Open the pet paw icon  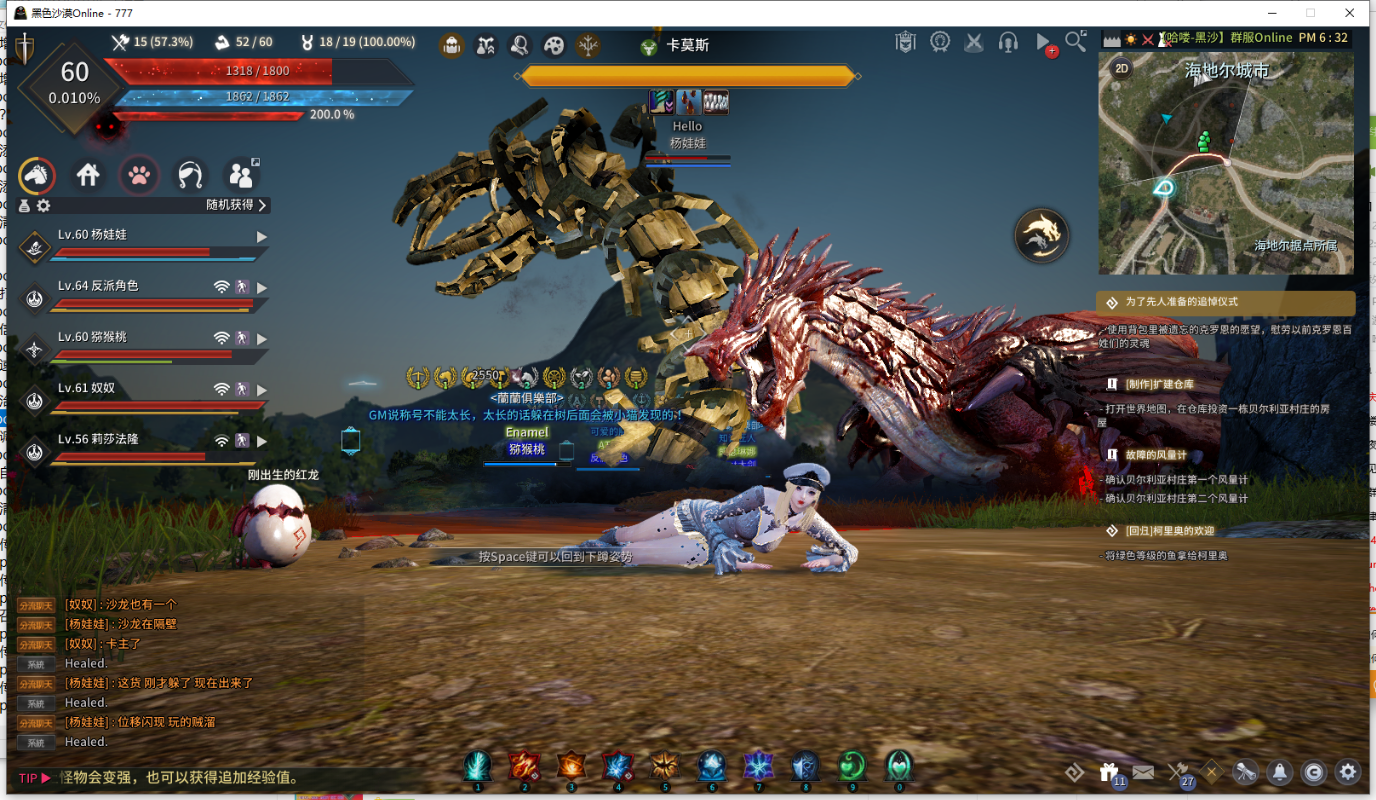coord(140,176)
